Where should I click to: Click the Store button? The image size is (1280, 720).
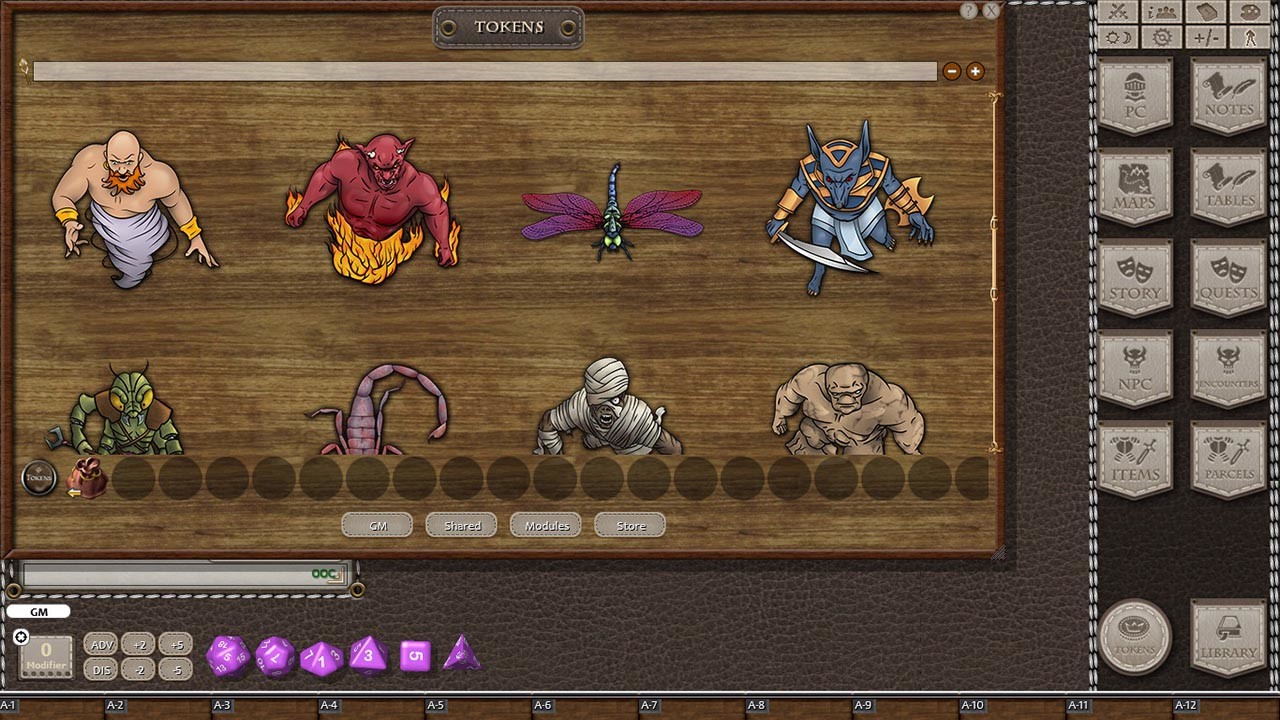point(629,525)
